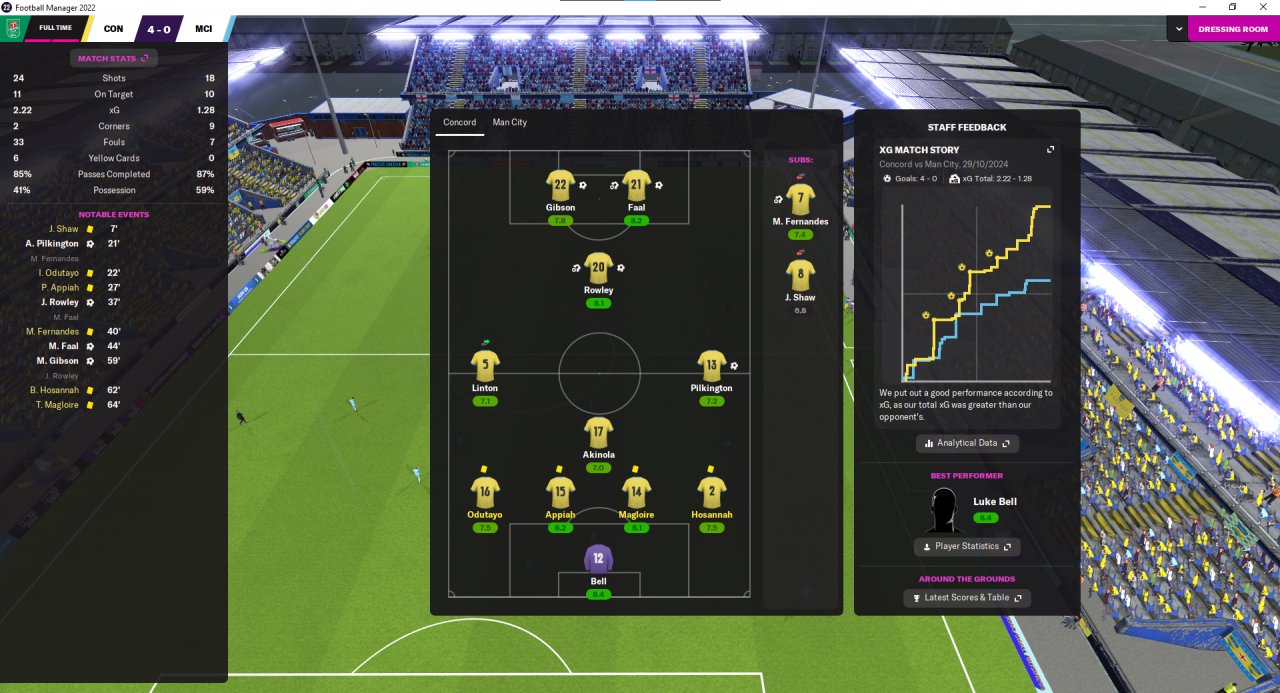The width and height of the screenshot is (1280, 693).
Task: Click A. Pilkington's 21' goal event
Action: coord(52,243)
